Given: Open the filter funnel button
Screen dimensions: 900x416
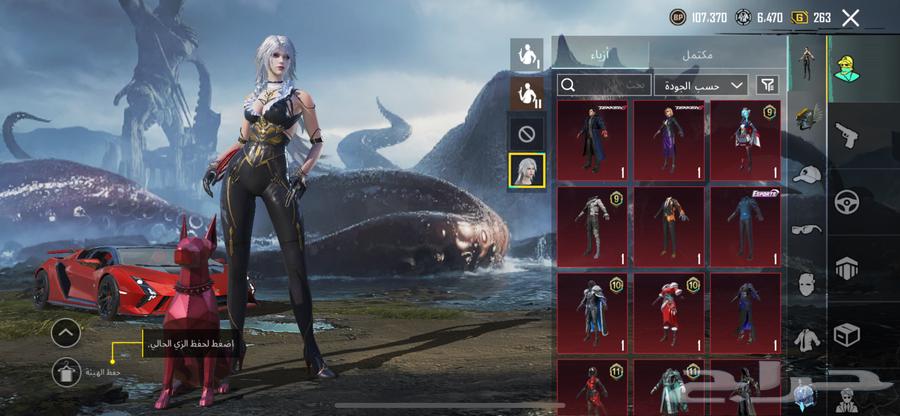Looking at the screenshot, I should (x=768, y=85).
